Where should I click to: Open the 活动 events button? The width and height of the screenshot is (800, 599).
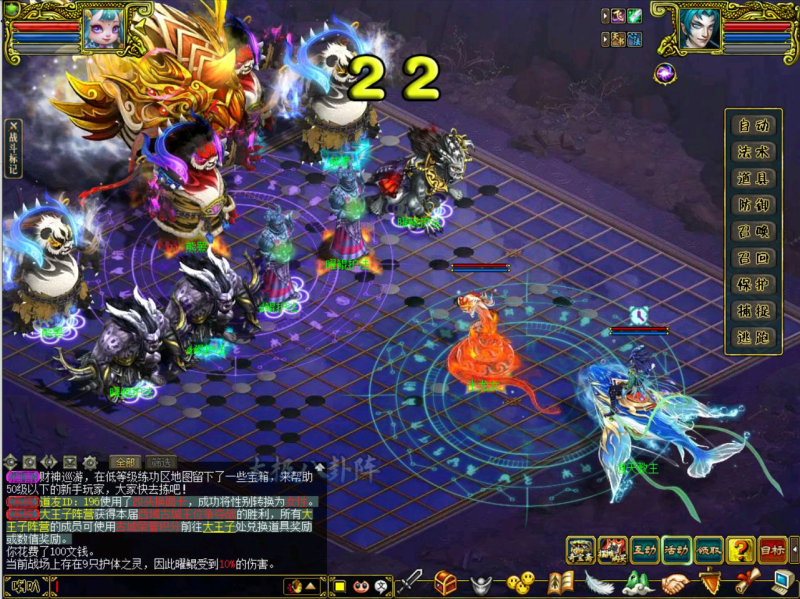coord(677,551)
